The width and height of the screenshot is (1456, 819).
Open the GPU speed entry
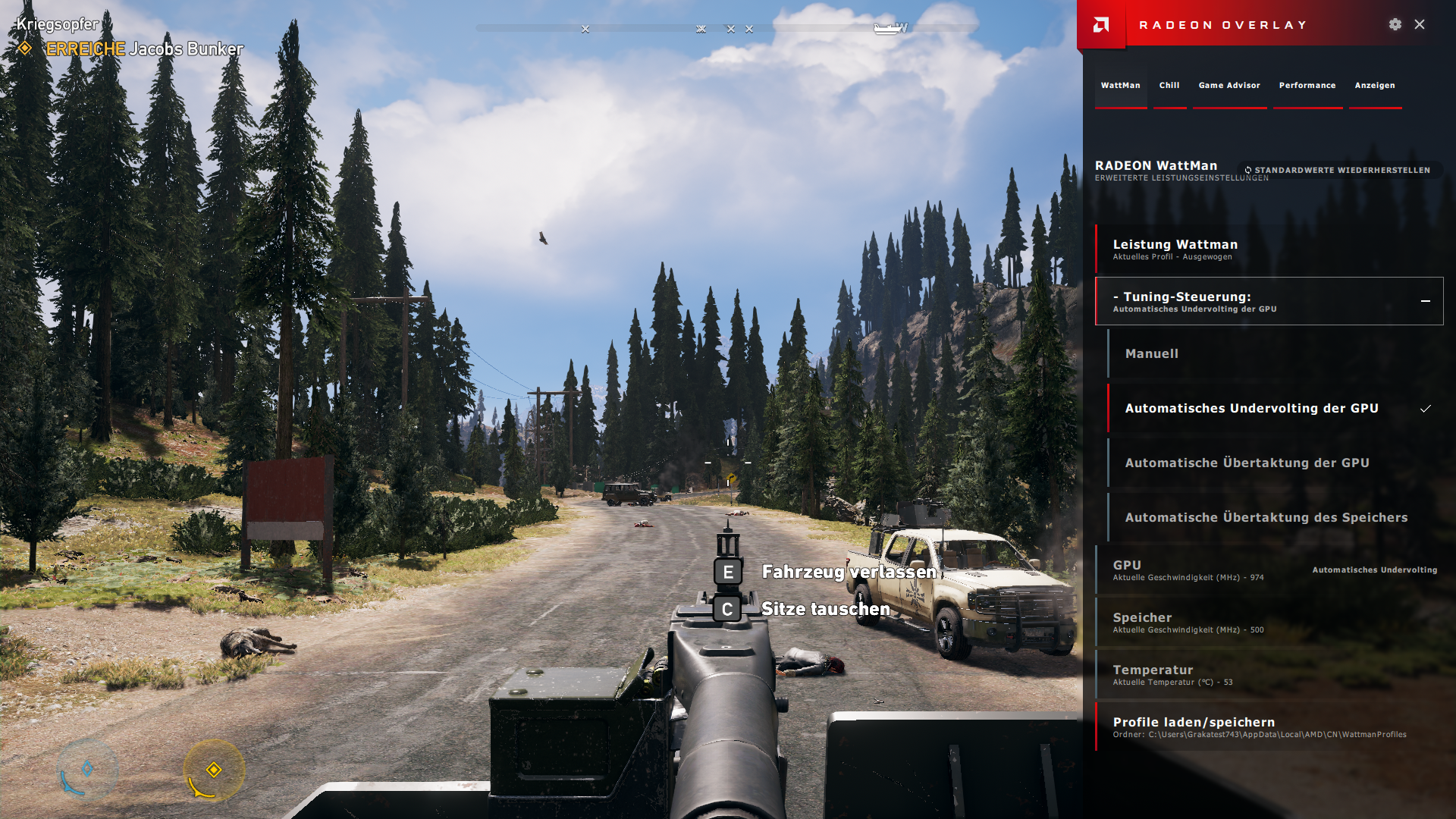1268,570
